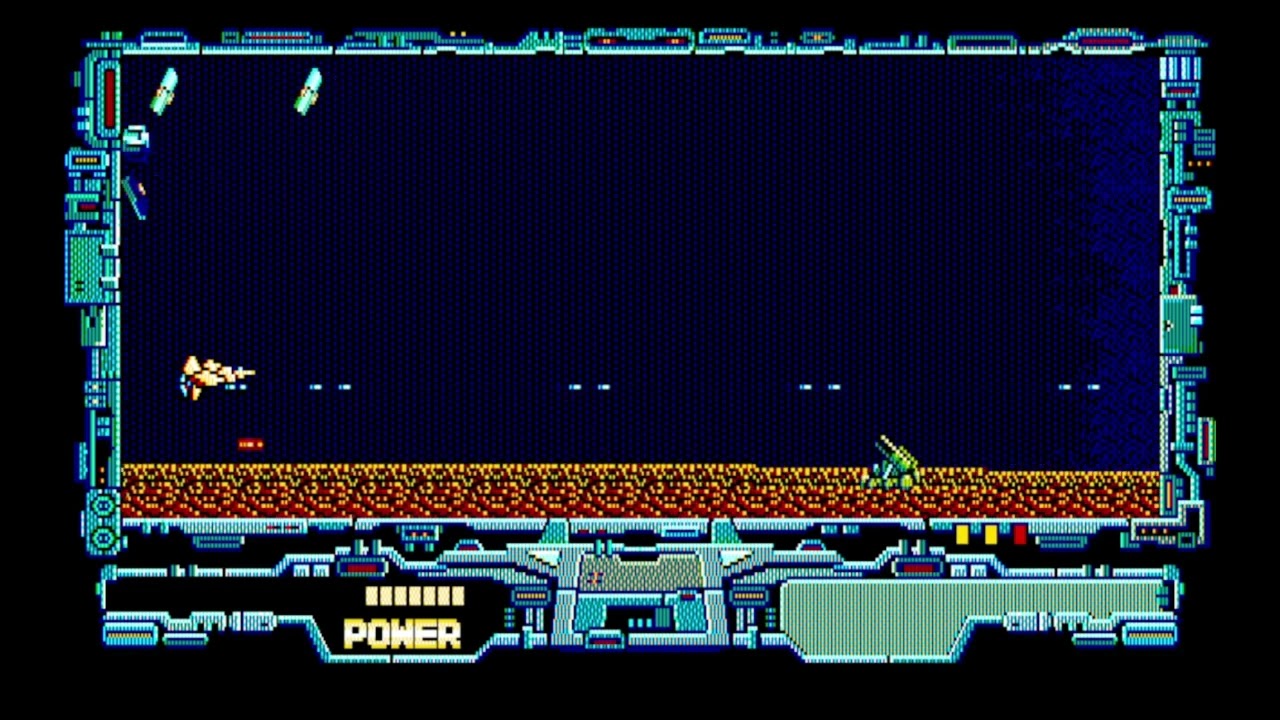This screenshot has height=720, width=1280.
Task: Select the POWER label in the bottom panel
Action: (403, 635)
